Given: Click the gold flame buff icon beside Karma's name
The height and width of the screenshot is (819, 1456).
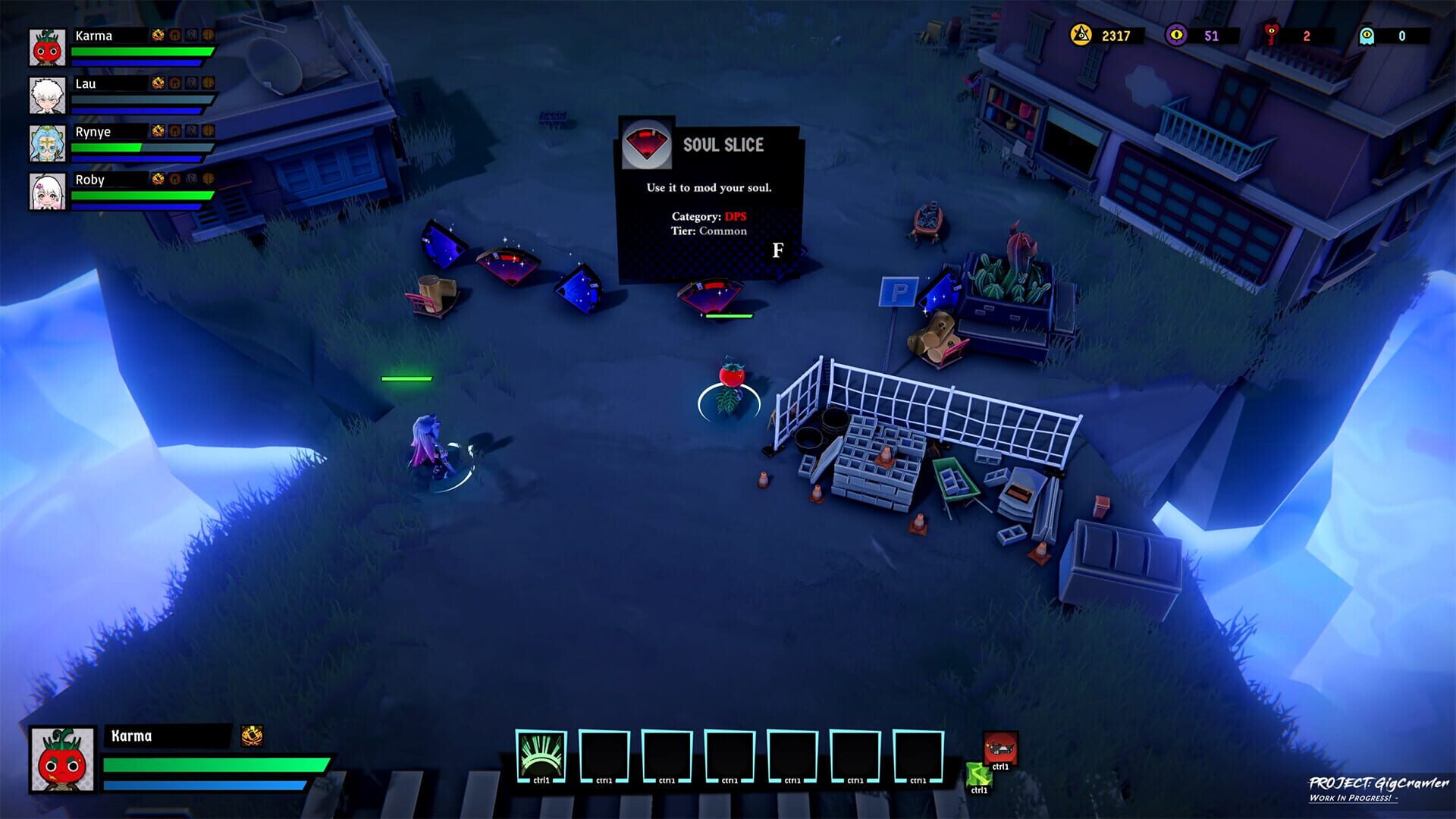Looking at the screenshot, I should point(157,35).
